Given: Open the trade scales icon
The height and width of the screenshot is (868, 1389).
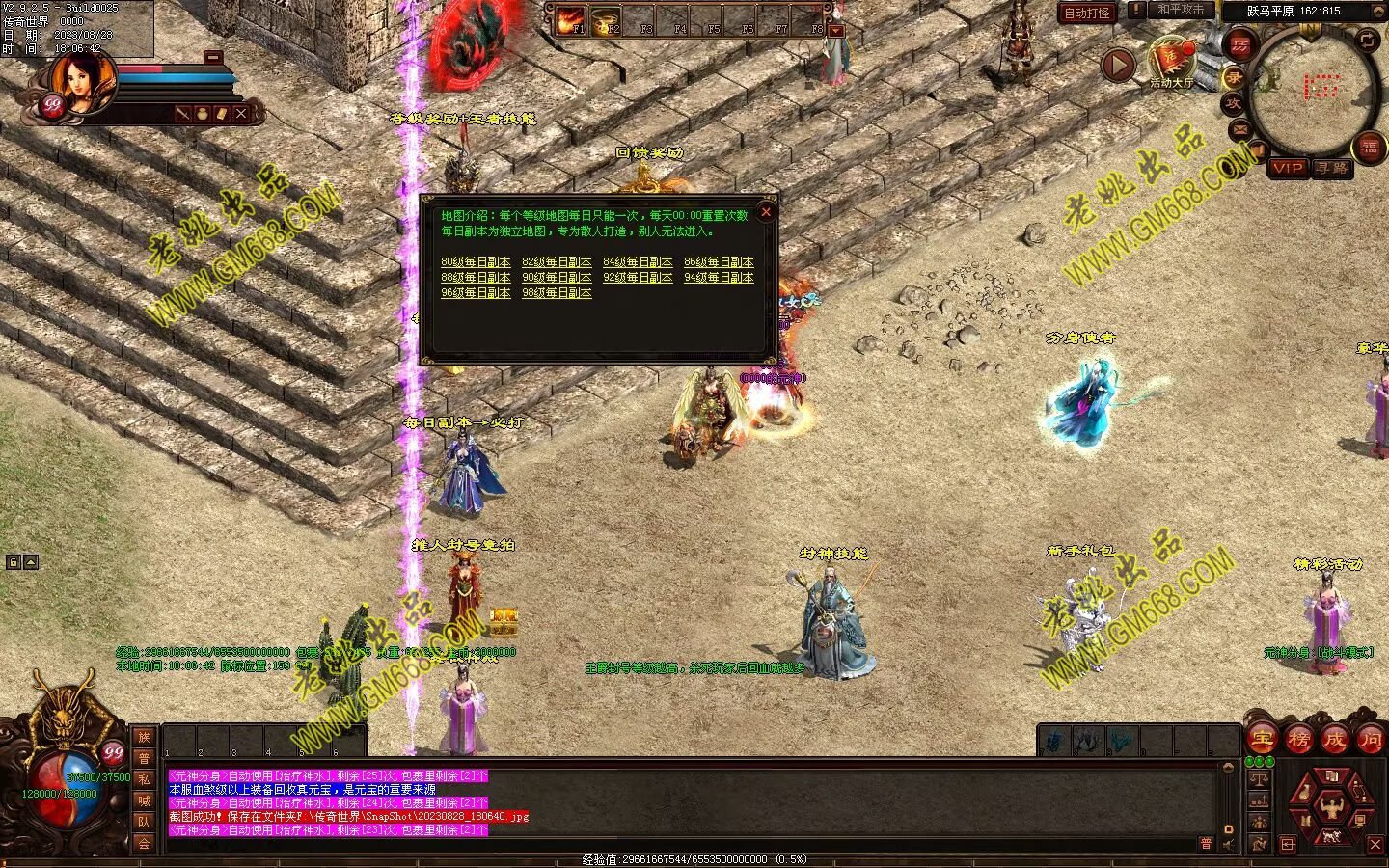Looking at the screenshot, I should (x=1258, y=778).
